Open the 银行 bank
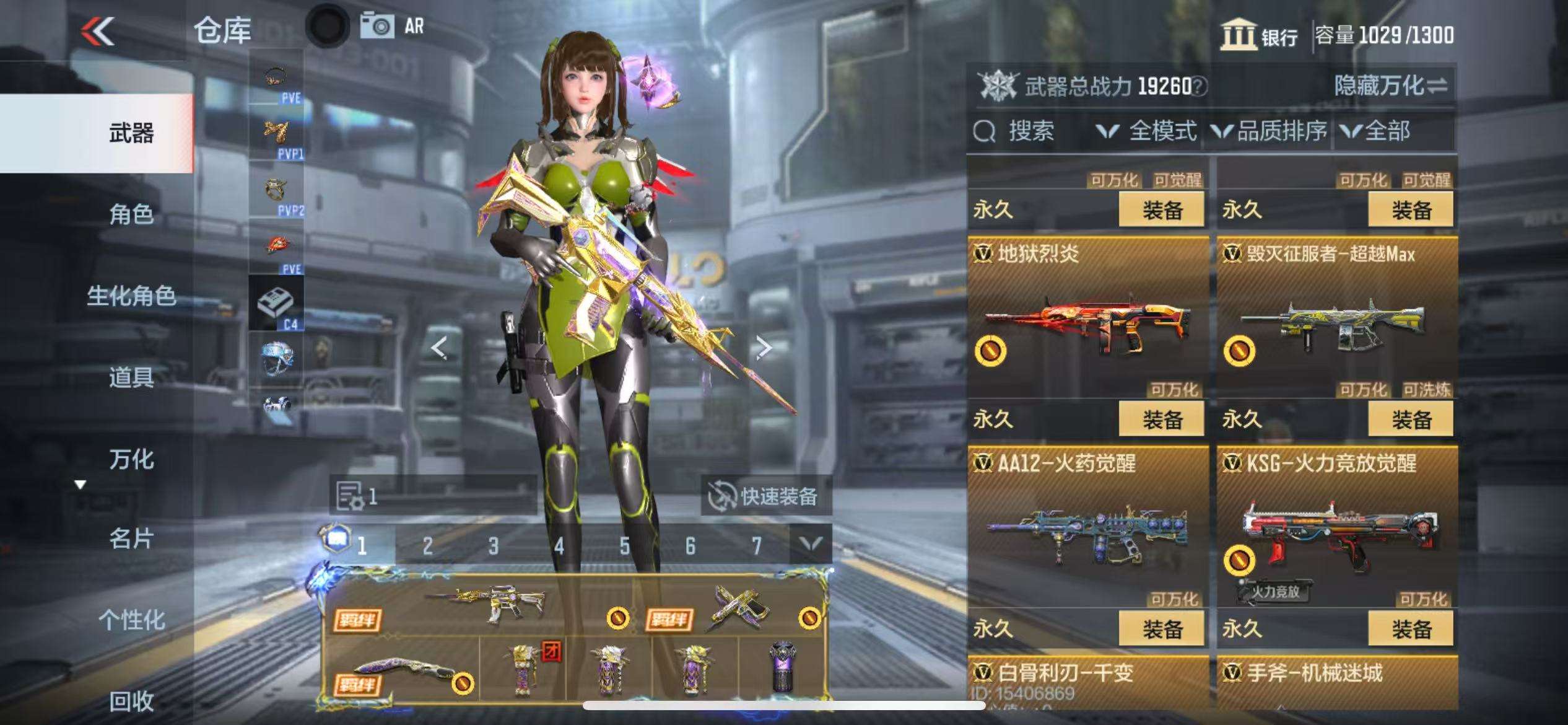1568x725 pixels. [x=1259, y=36]
